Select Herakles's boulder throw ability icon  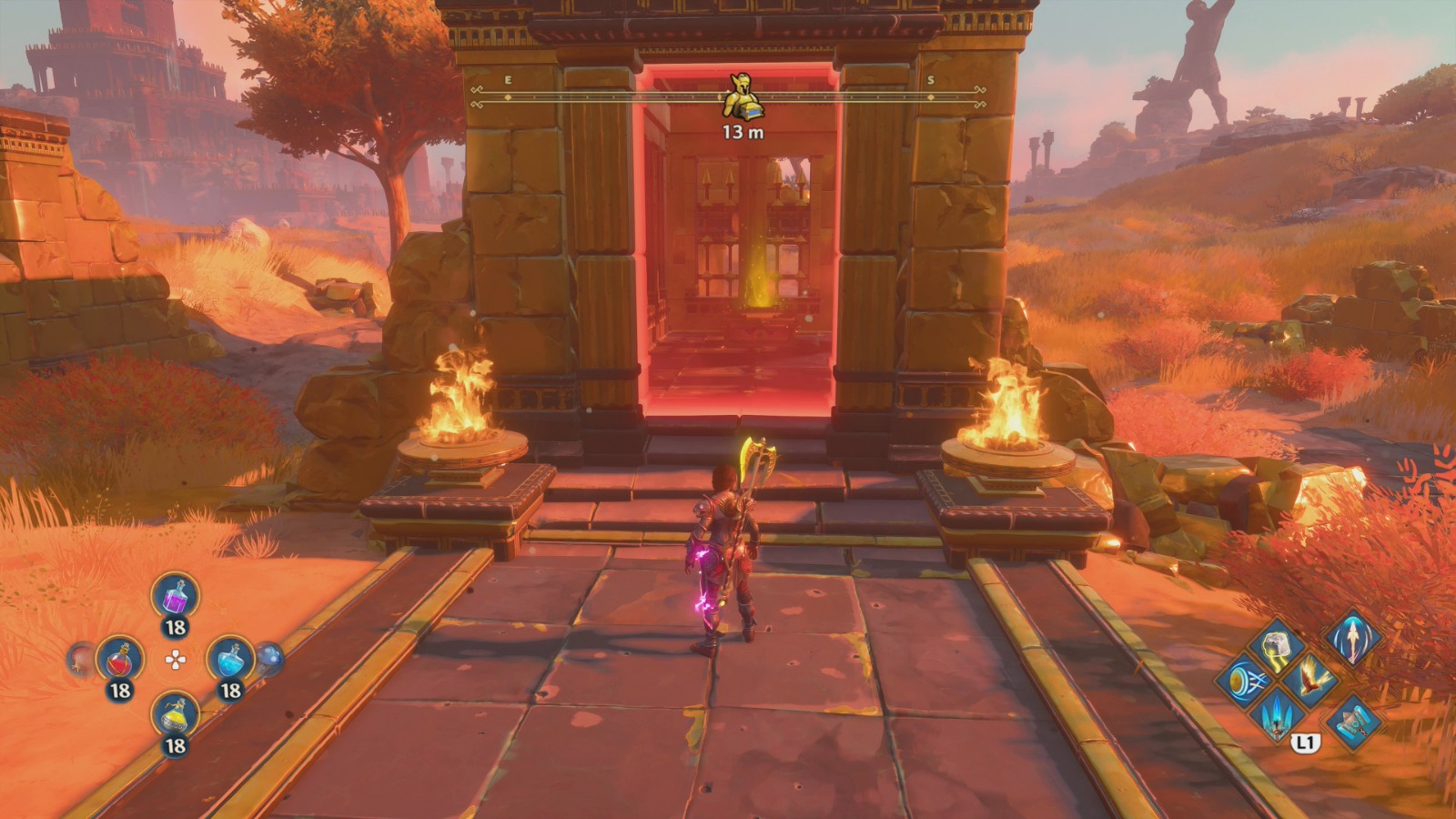point(1277,648)
